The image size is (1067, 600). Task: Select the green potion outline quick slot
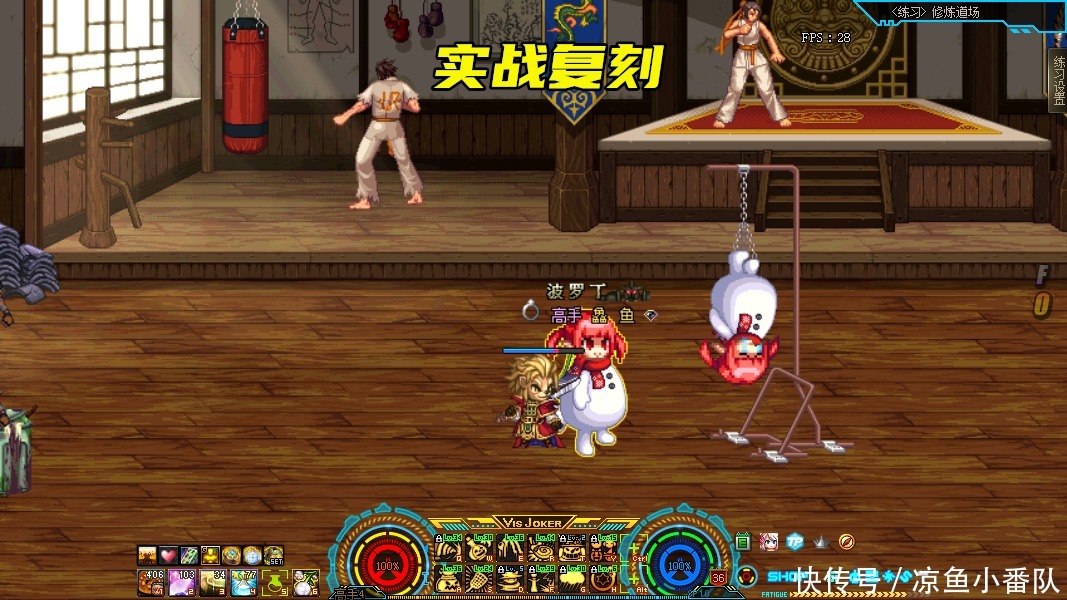[275, 580]
